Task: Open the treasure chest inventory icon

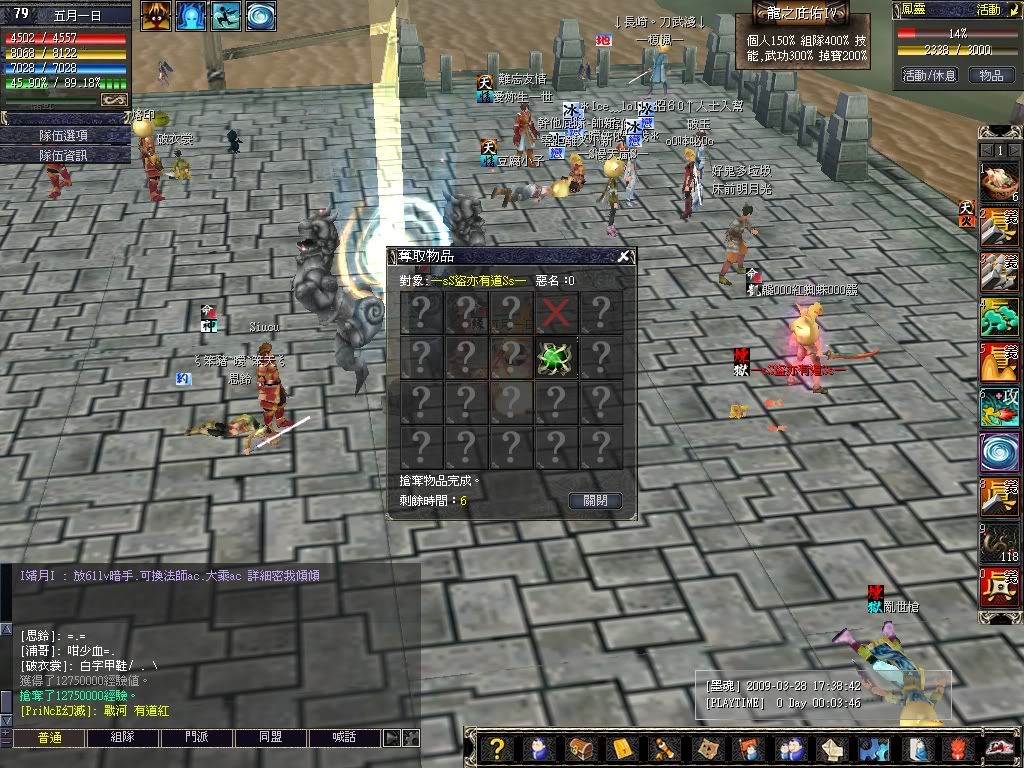Action: point(581,749)
